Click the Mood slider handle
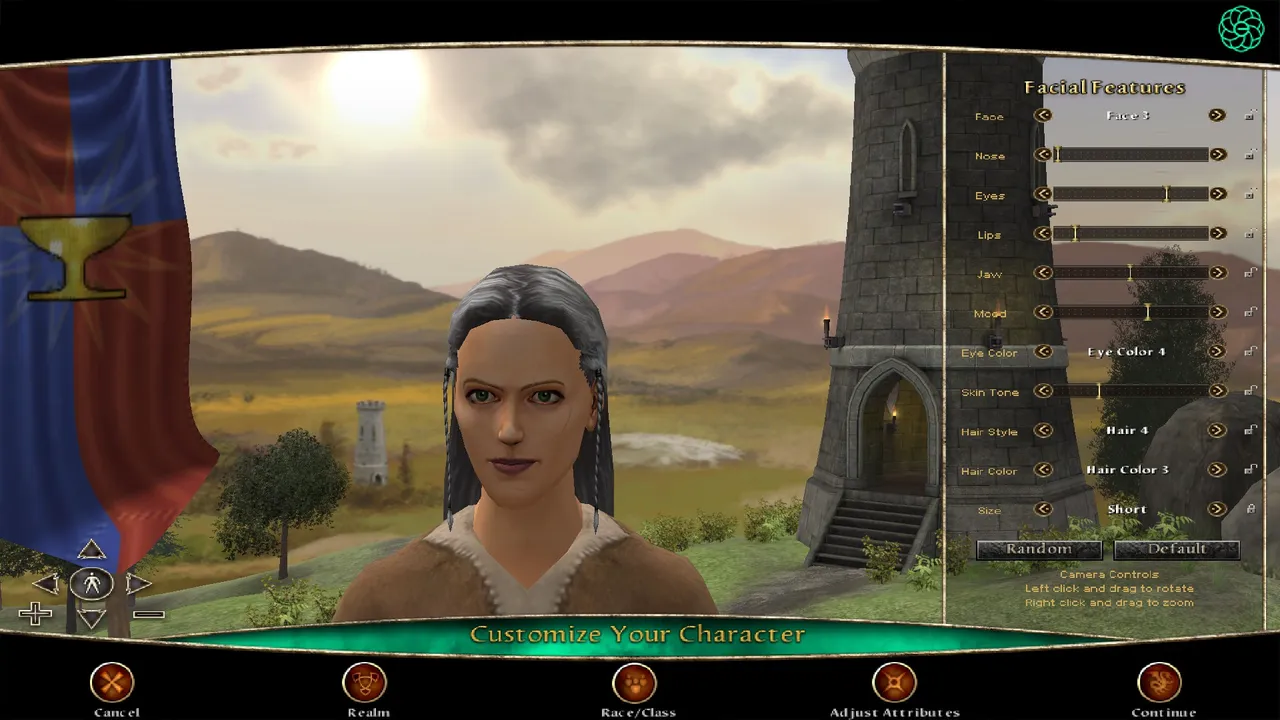1280x720 pixels. [1147, 312]
